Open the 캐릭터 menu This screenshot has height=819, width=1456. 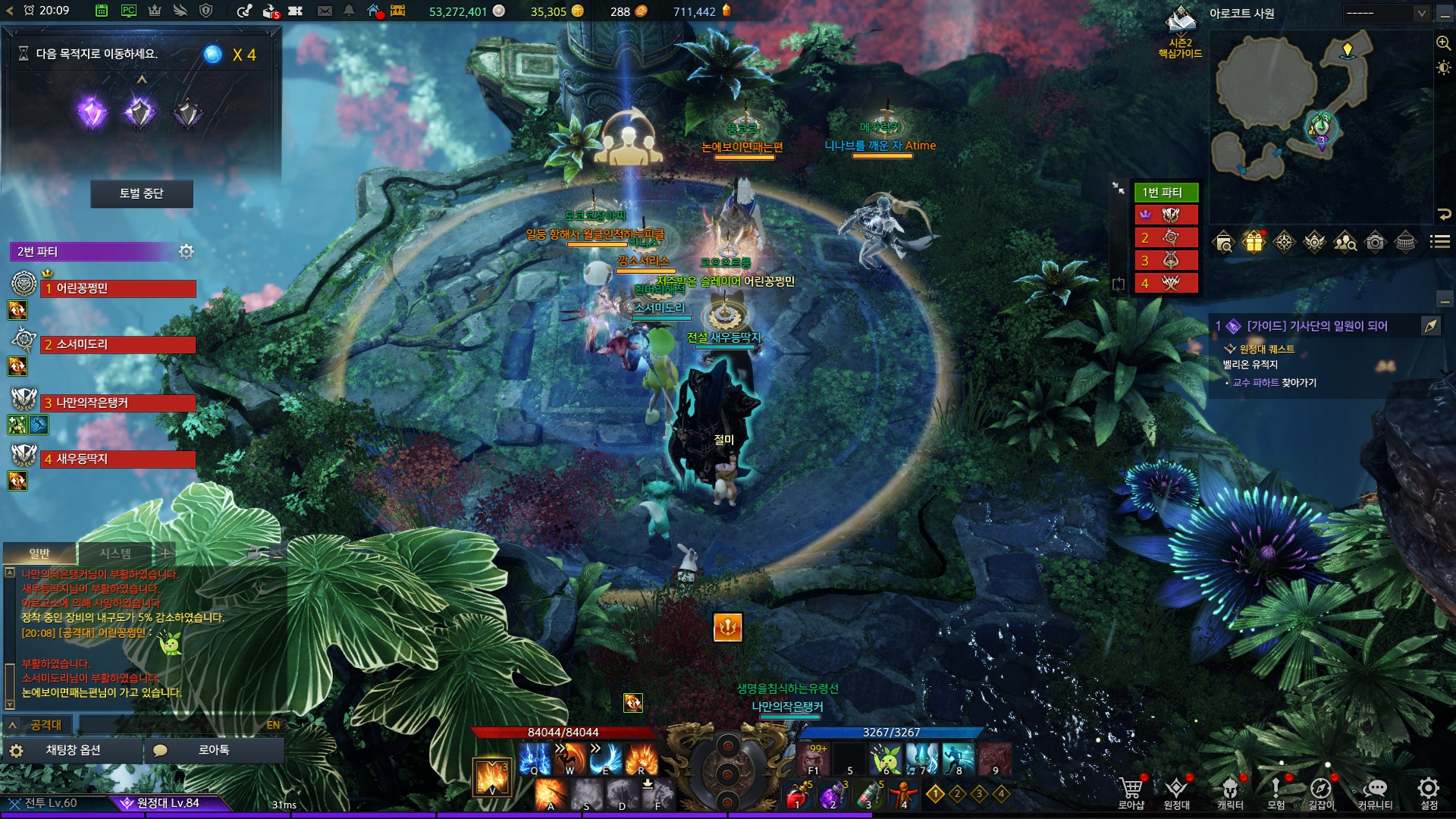click(x=1230, y=792)
